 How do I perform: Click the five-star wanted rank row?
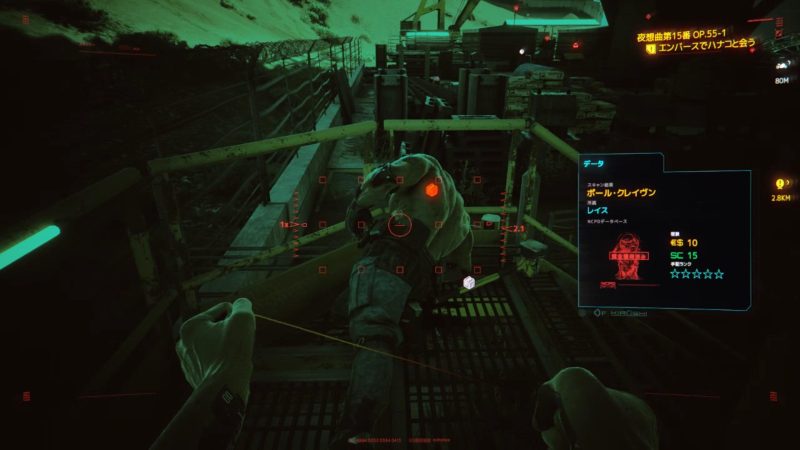(696, 274)
